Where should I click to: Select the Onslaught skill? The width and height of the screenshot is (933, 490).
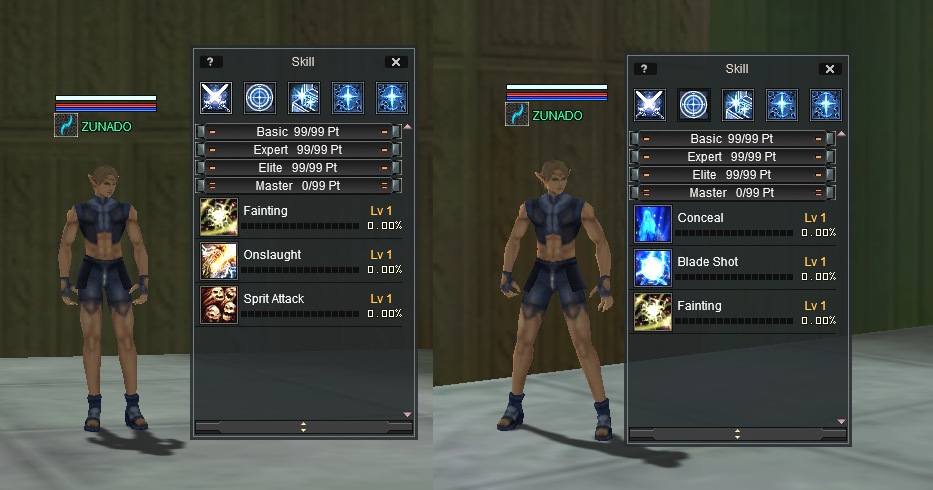click(x=219, y=261)
